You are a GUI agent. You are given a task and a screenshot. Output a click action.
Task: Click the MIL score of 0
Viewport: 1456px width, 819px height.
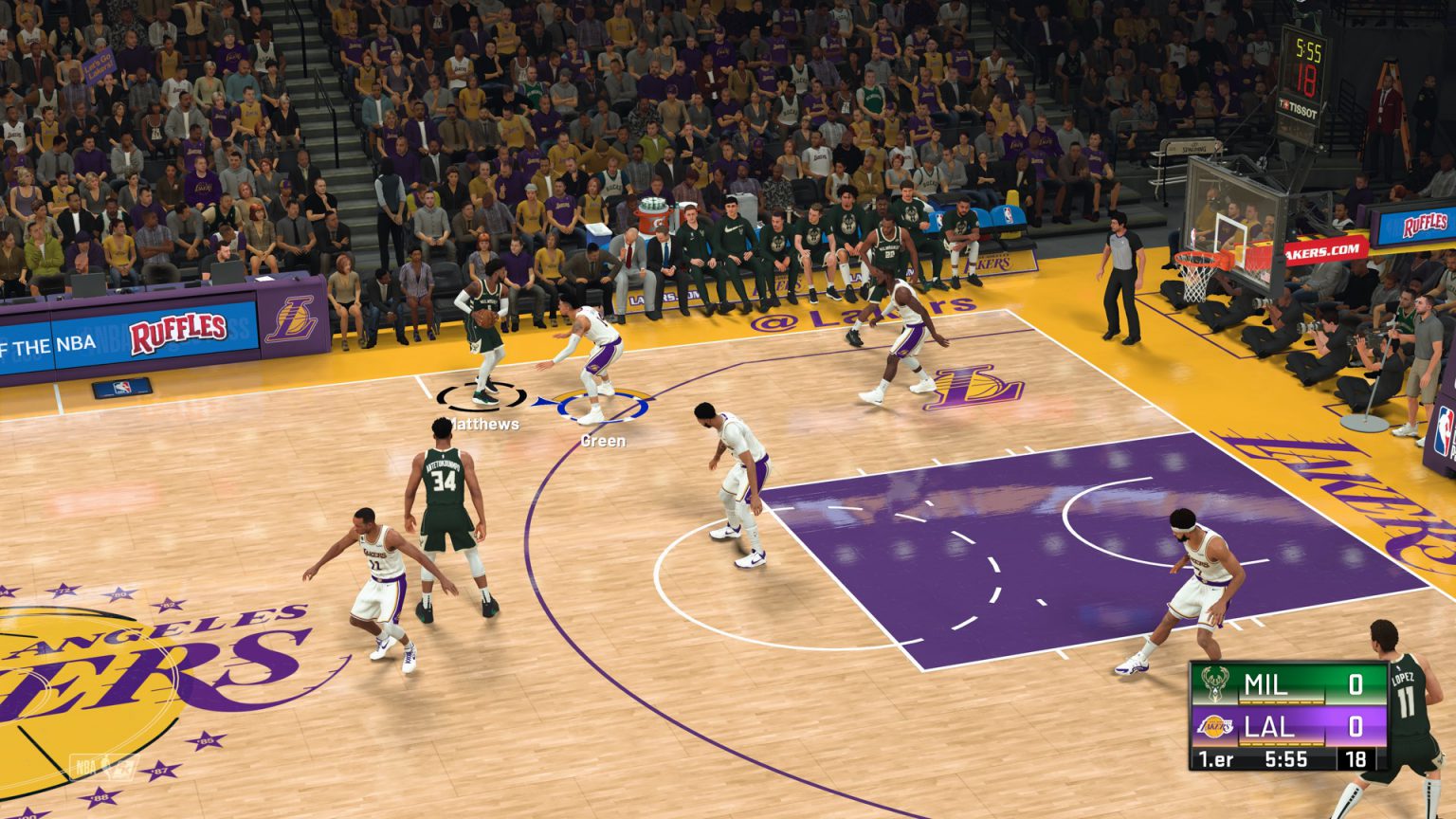click(1358, 684)
